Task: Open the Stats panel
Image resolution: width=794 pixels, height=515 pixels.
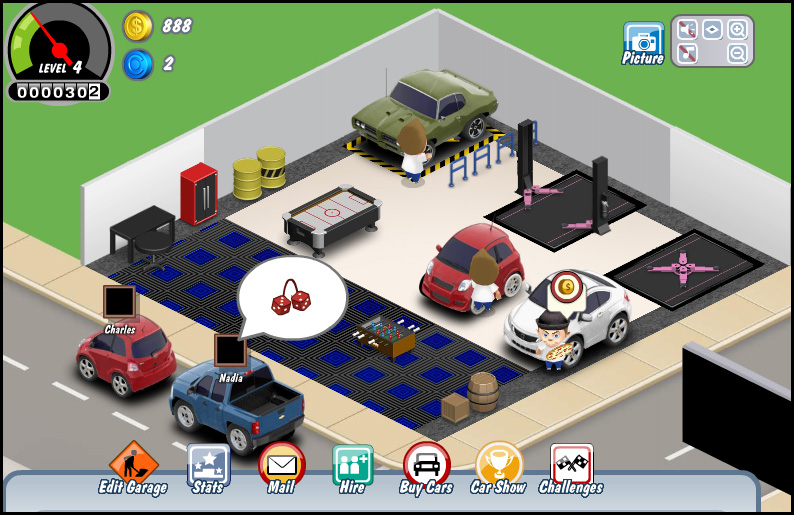Action: click(x=208, y=466)
